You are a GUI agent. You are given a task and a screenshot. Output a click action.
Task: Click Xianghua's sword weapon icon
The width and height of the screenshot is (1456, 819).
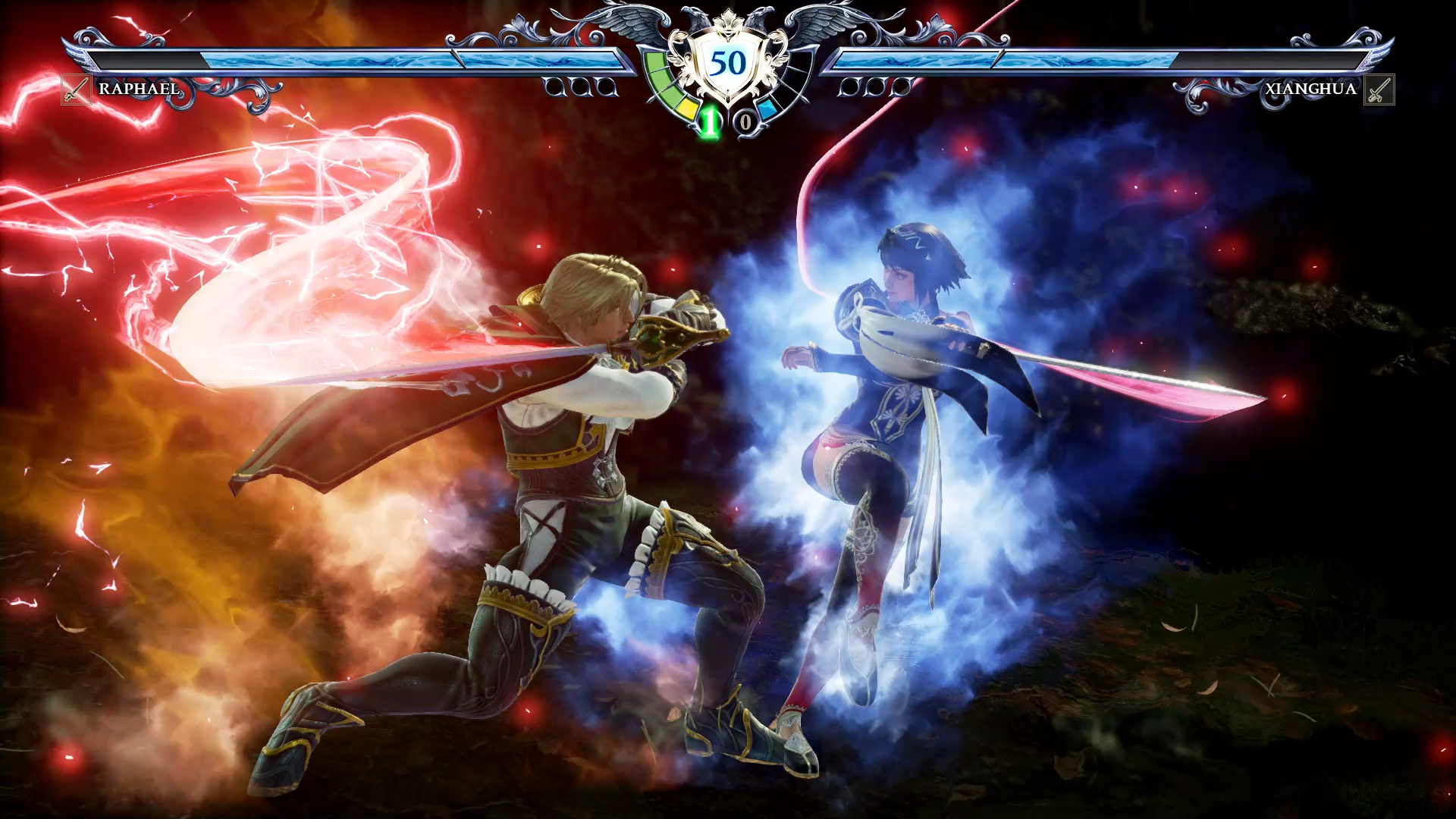[1379, 90]
